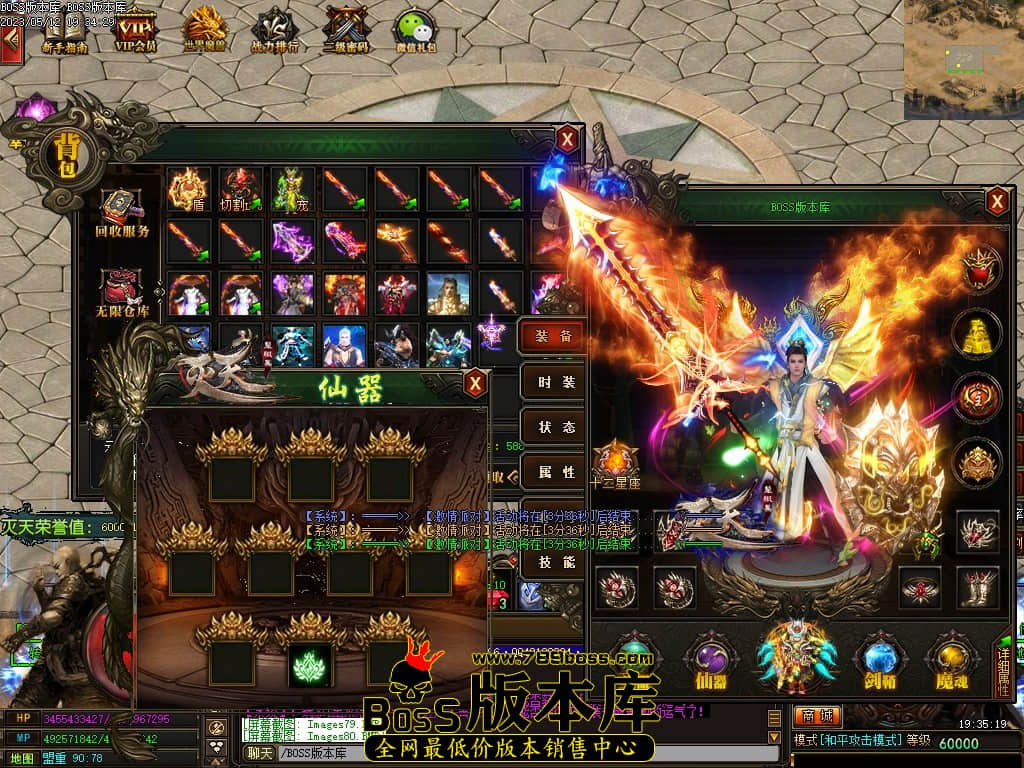Open the 回收服务 recycling service

click(122, 213)
